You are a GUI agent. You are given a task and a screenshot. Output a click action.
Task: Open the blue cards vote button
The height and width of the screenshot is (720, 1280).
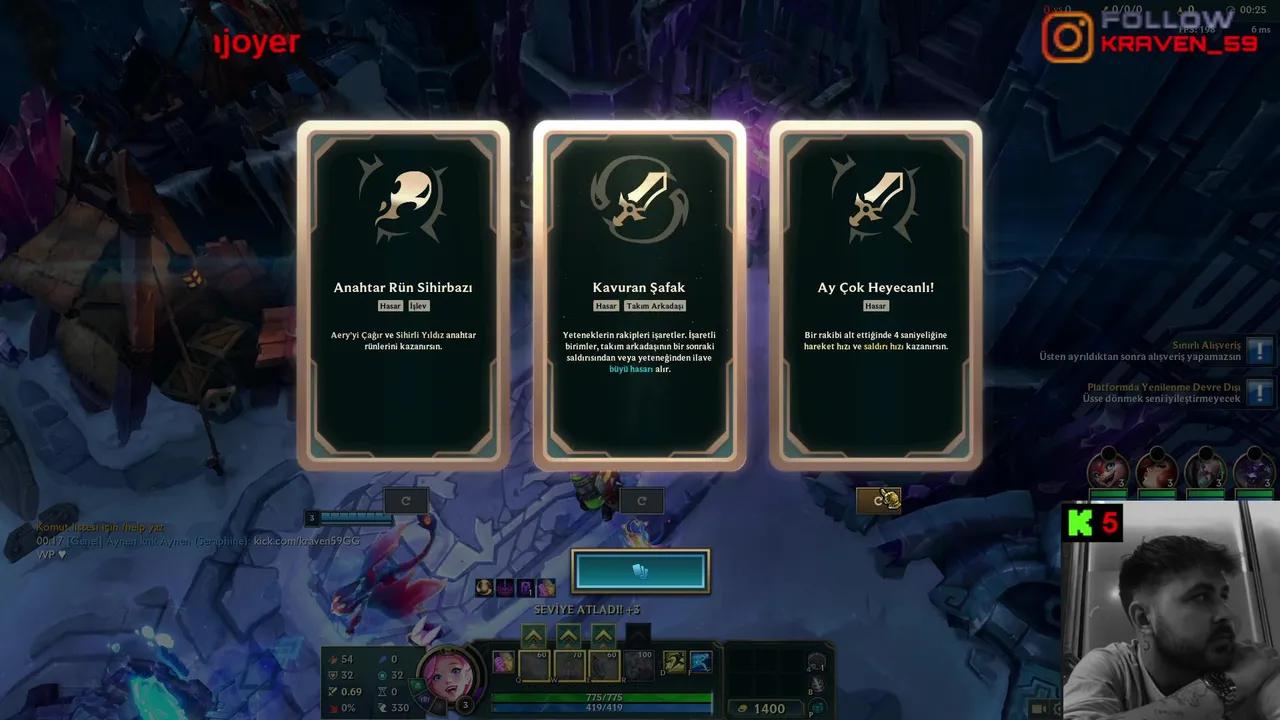pos(640,570)
